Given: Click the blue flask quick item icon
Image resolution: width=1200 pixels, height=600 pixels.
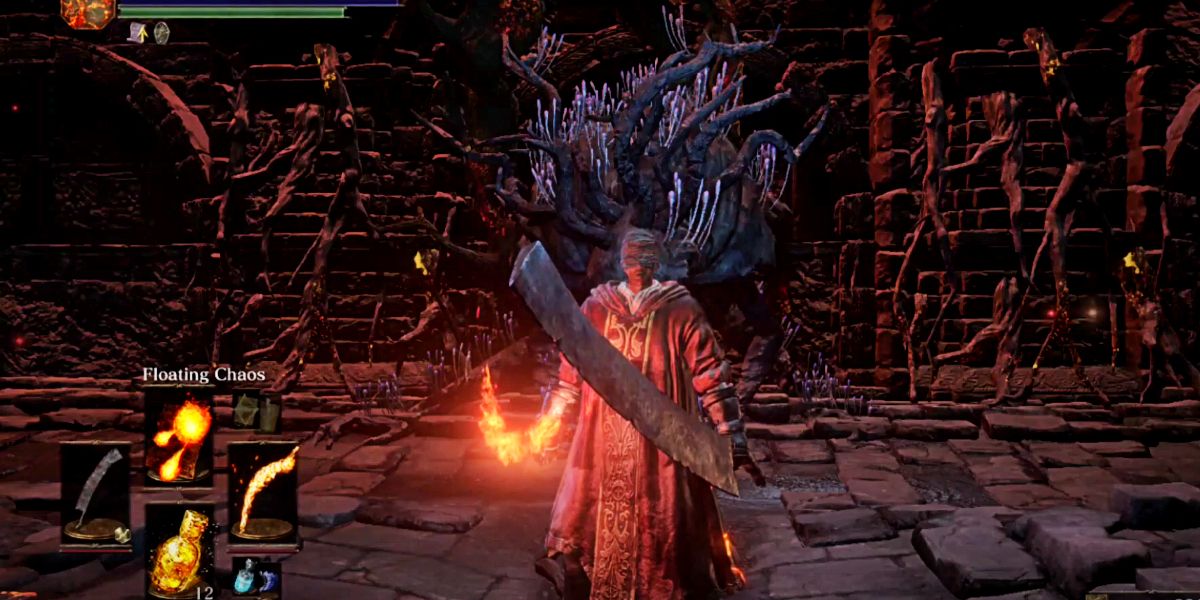Looking at the screenshot, I should [x=244, y=576].
